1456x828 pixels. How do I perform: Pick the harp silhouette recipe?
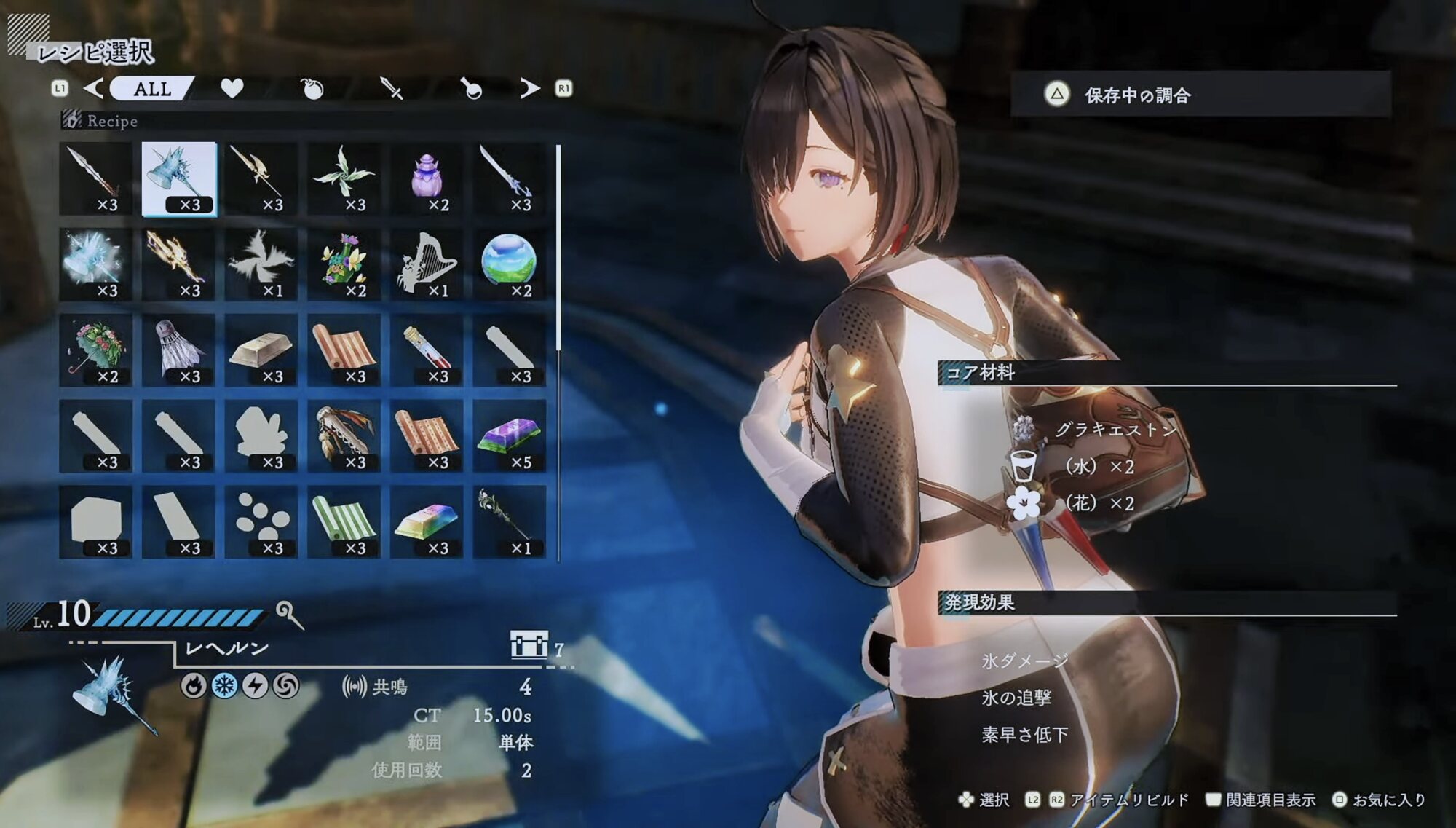pos(427,264)
